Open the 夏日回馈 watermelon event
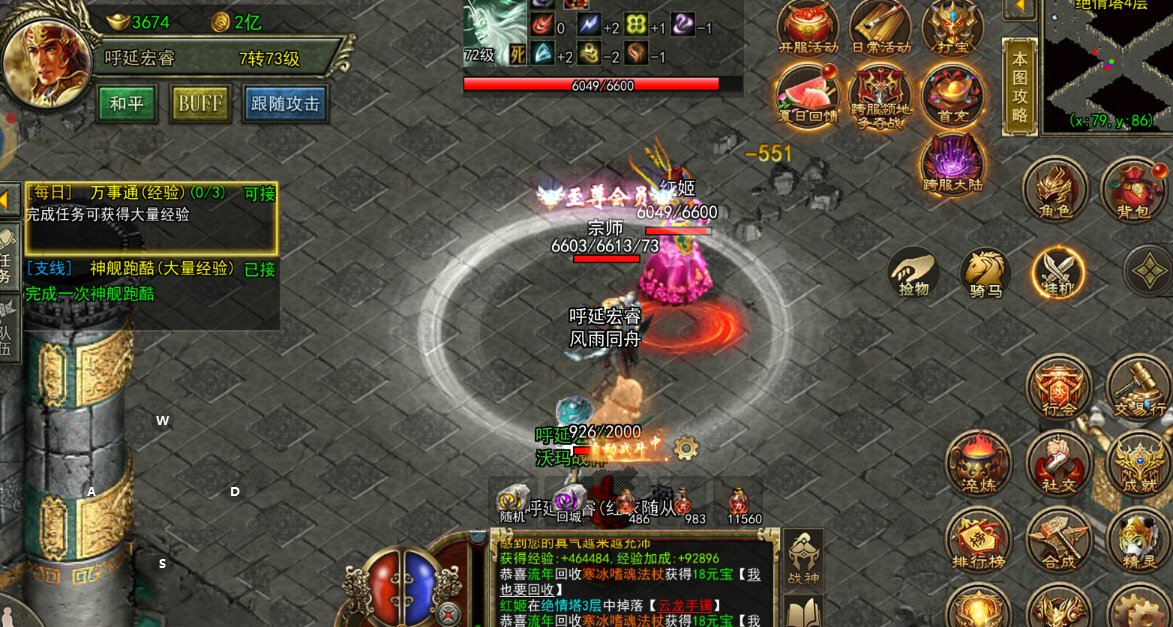 [x=808, y=95]
